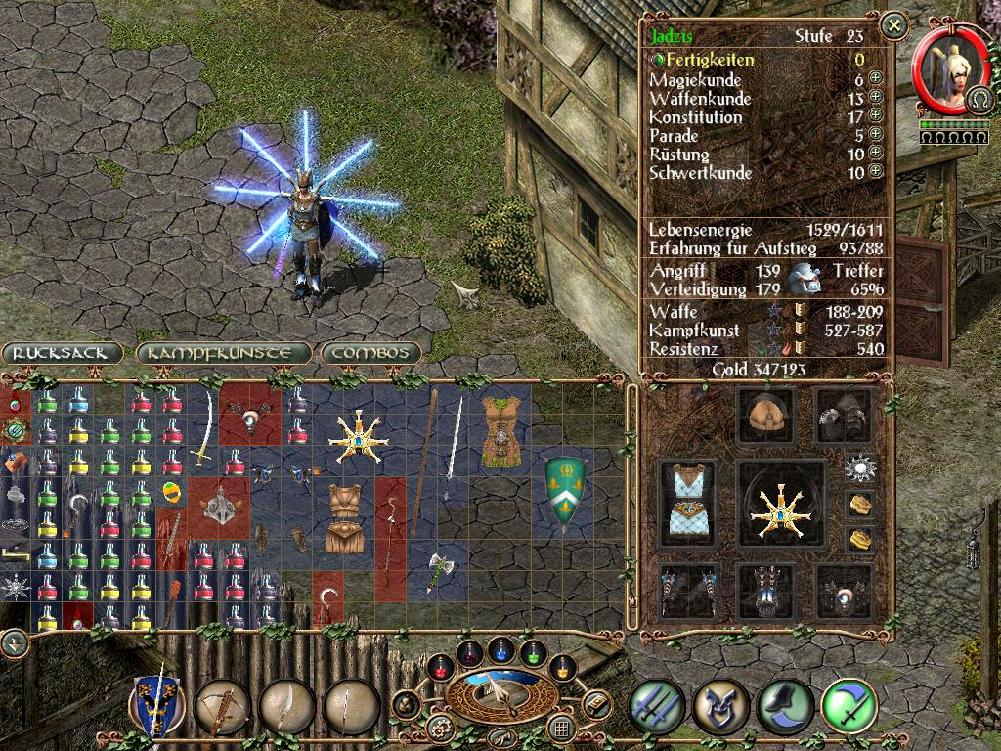Screen dimensions: 1001x751
Task: Pick the double-bladed axe in the backpack
Action: (440, 570)
